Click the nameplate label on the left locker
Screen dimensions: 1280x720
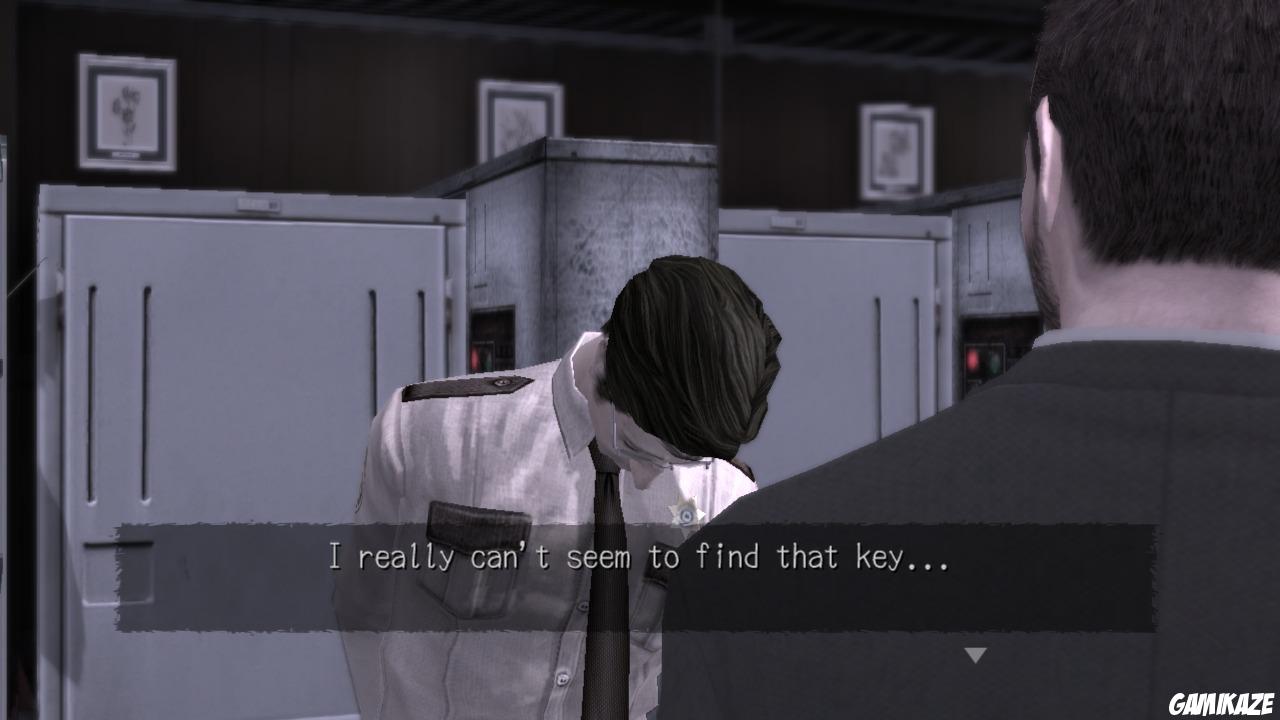coord(258,203)
